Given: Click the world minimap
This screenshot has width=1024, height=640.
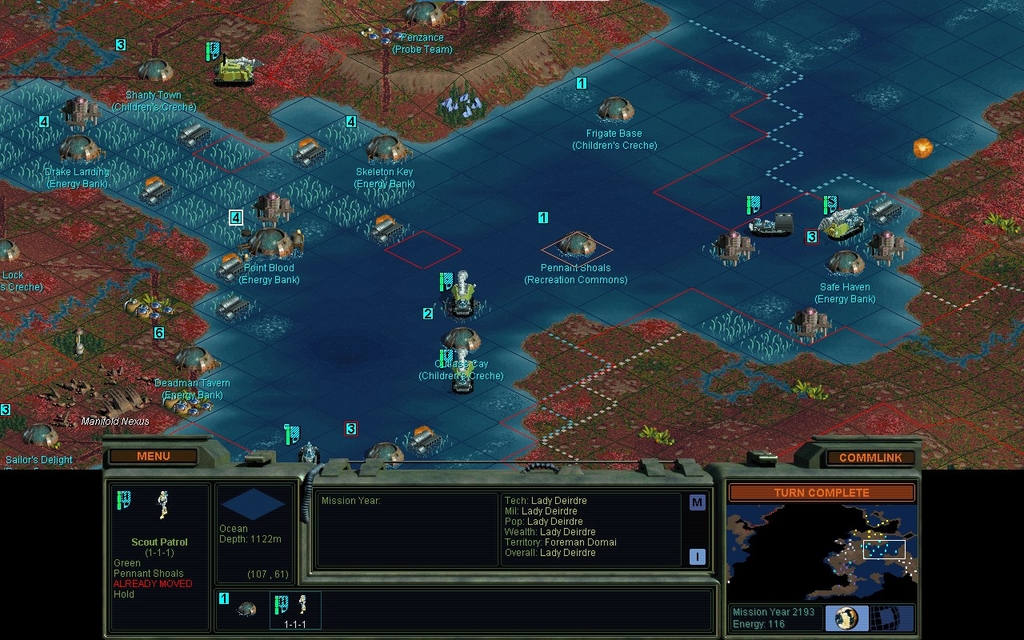Looking at the screenshot, I should coord(820,551).
